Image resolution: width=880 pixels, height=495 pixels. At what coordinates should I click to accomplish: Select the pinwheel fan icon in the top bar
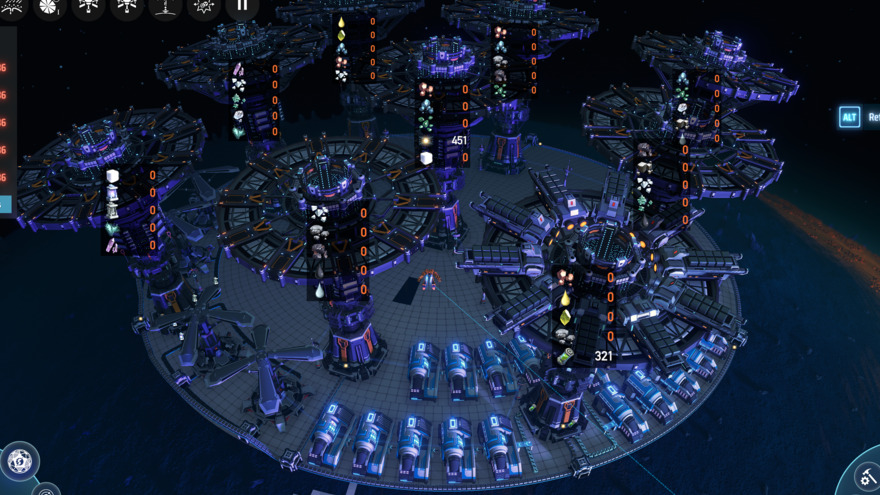click(51, 7)
